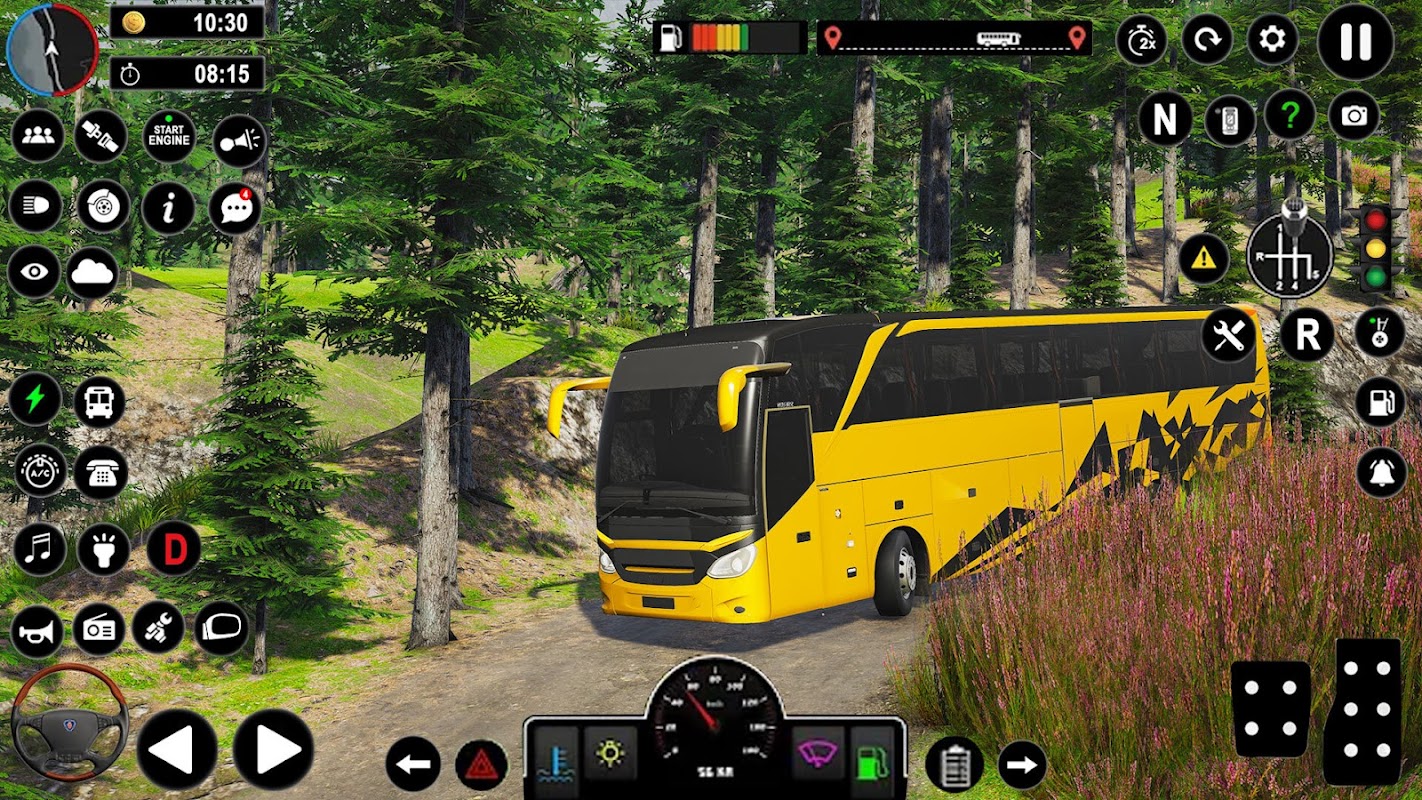Open the camera screenshot button

tap(1354, 116)
